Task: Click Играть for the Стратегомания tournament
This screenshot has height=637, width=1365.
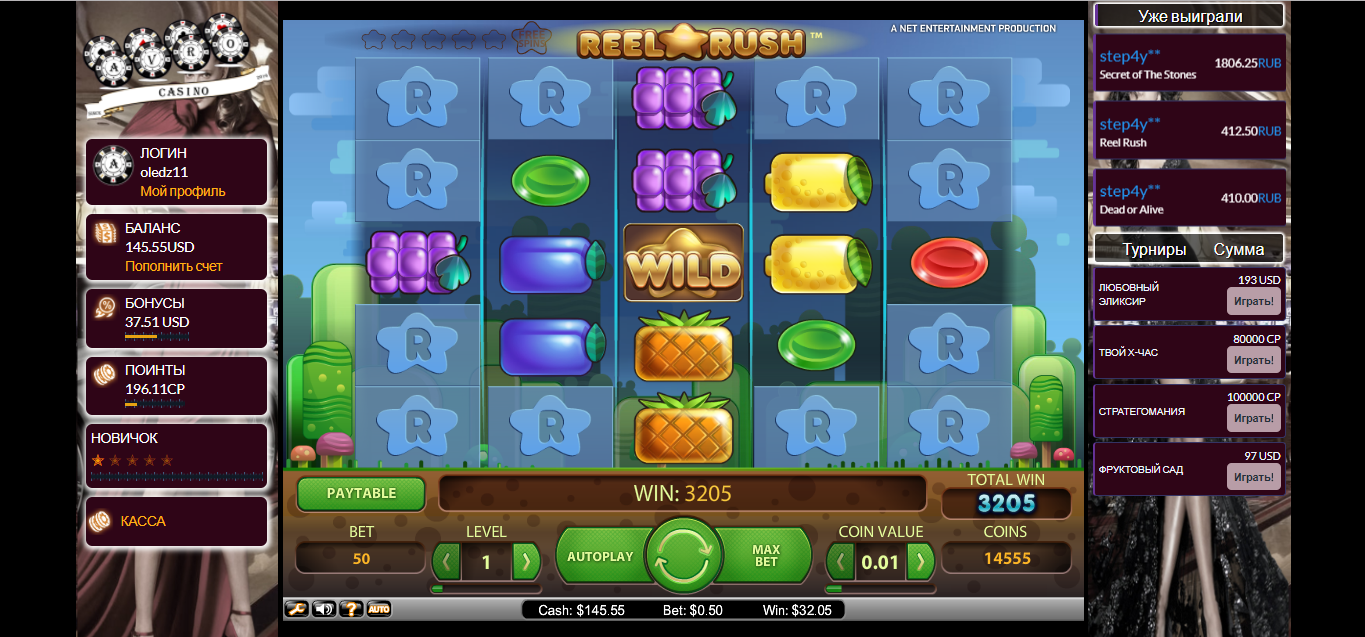Action: click(1253, 418)
